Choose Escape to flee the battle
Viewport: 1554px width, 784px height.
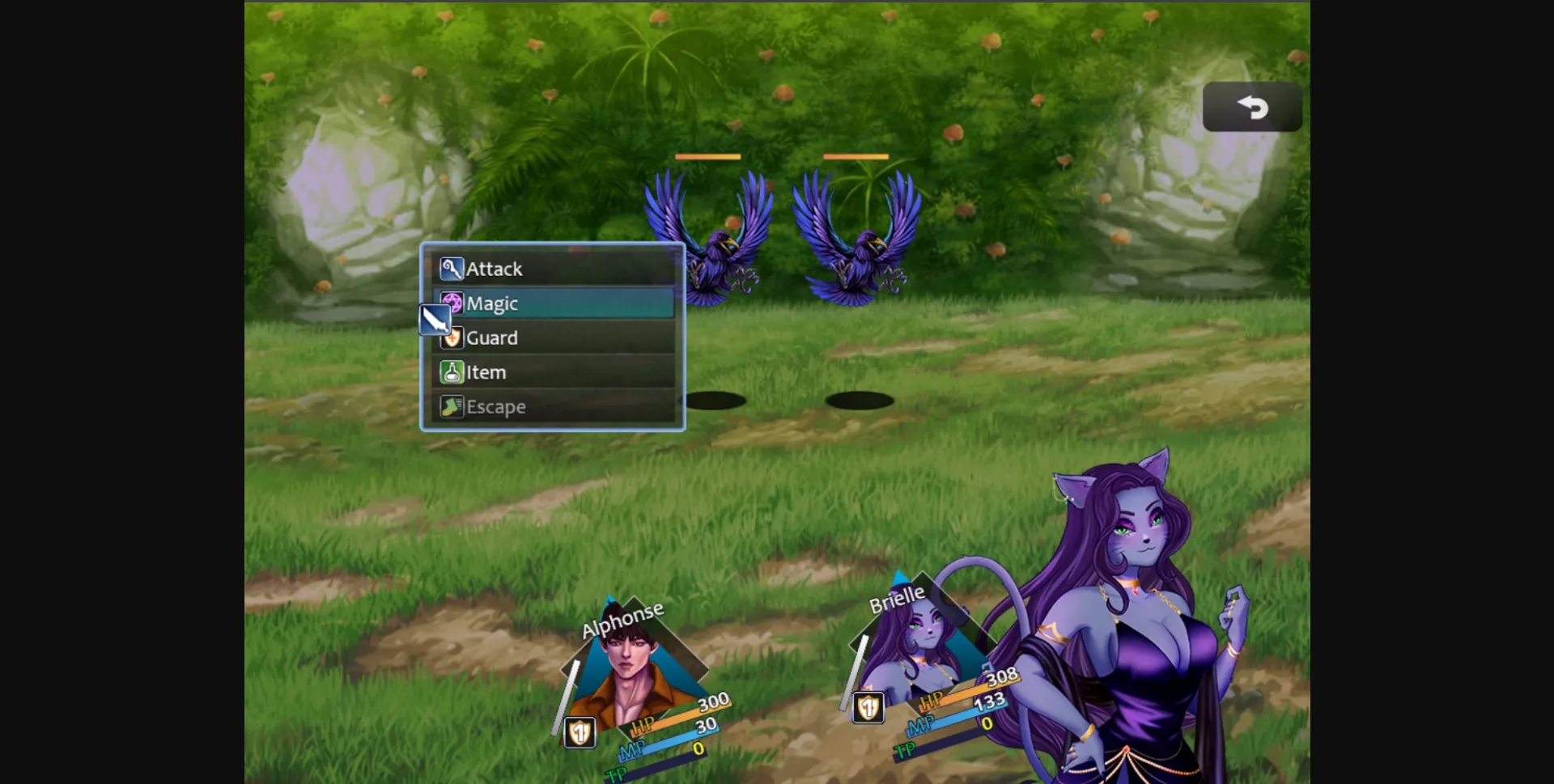(x=553, y=406)
